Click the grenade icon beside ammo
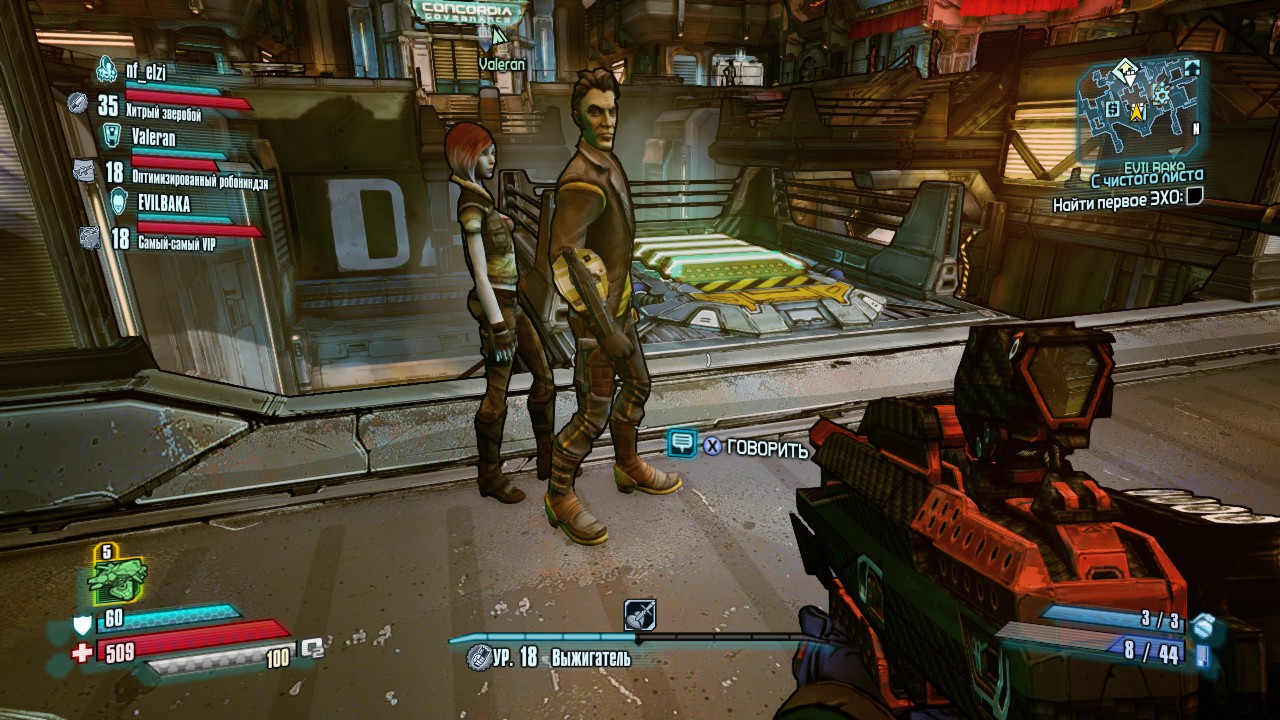This screenshot has height=720, width=1280. coord(1203,625)
